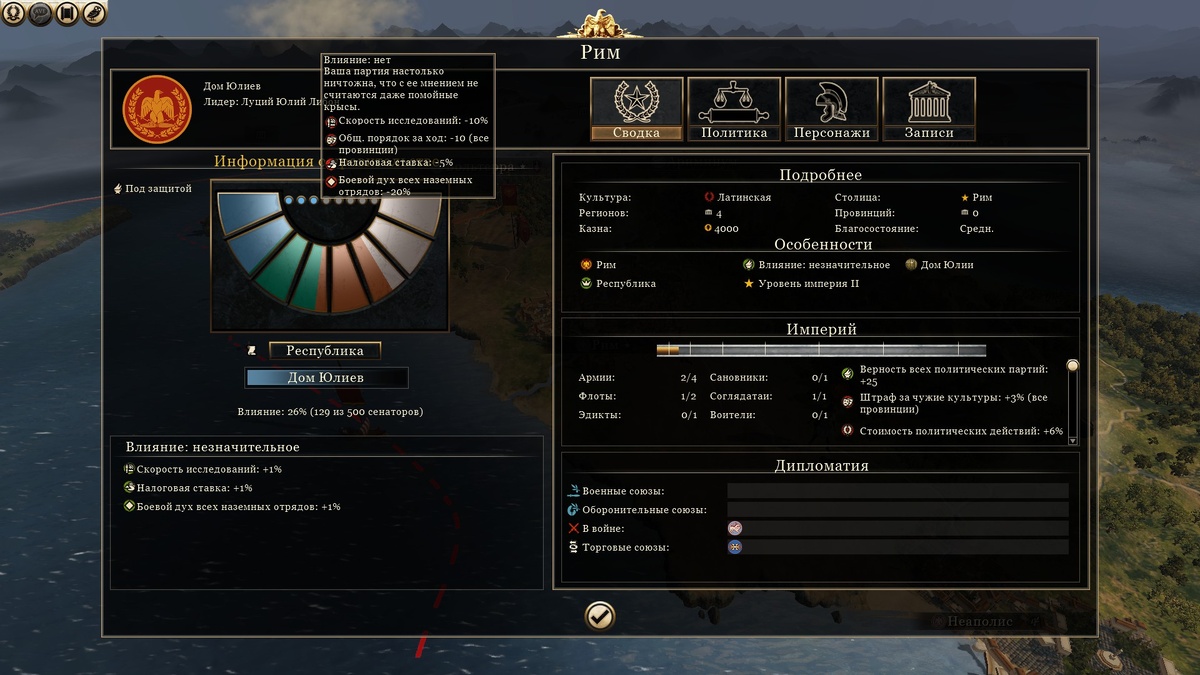The image size is (1200, 675).
Task: Switch to the Политика tab
Action: click(x=734, y=110)
